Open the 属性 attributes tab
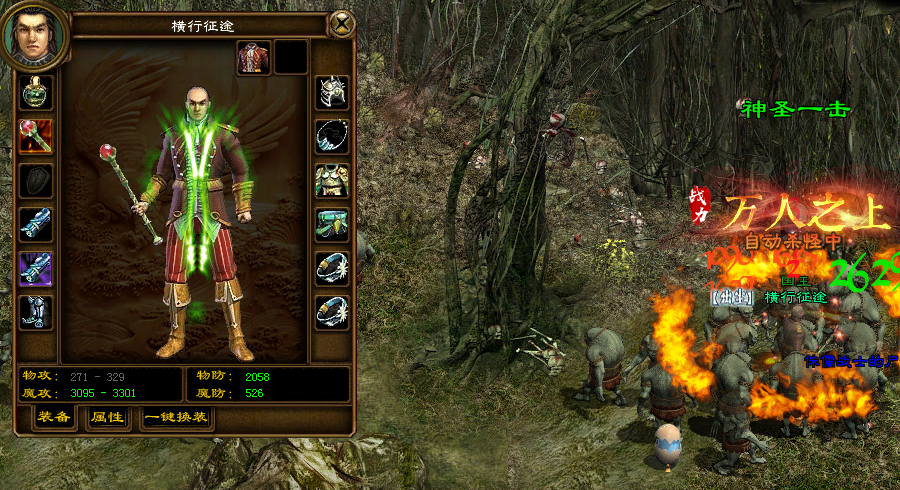900x490 pixels. pos(106,417)
